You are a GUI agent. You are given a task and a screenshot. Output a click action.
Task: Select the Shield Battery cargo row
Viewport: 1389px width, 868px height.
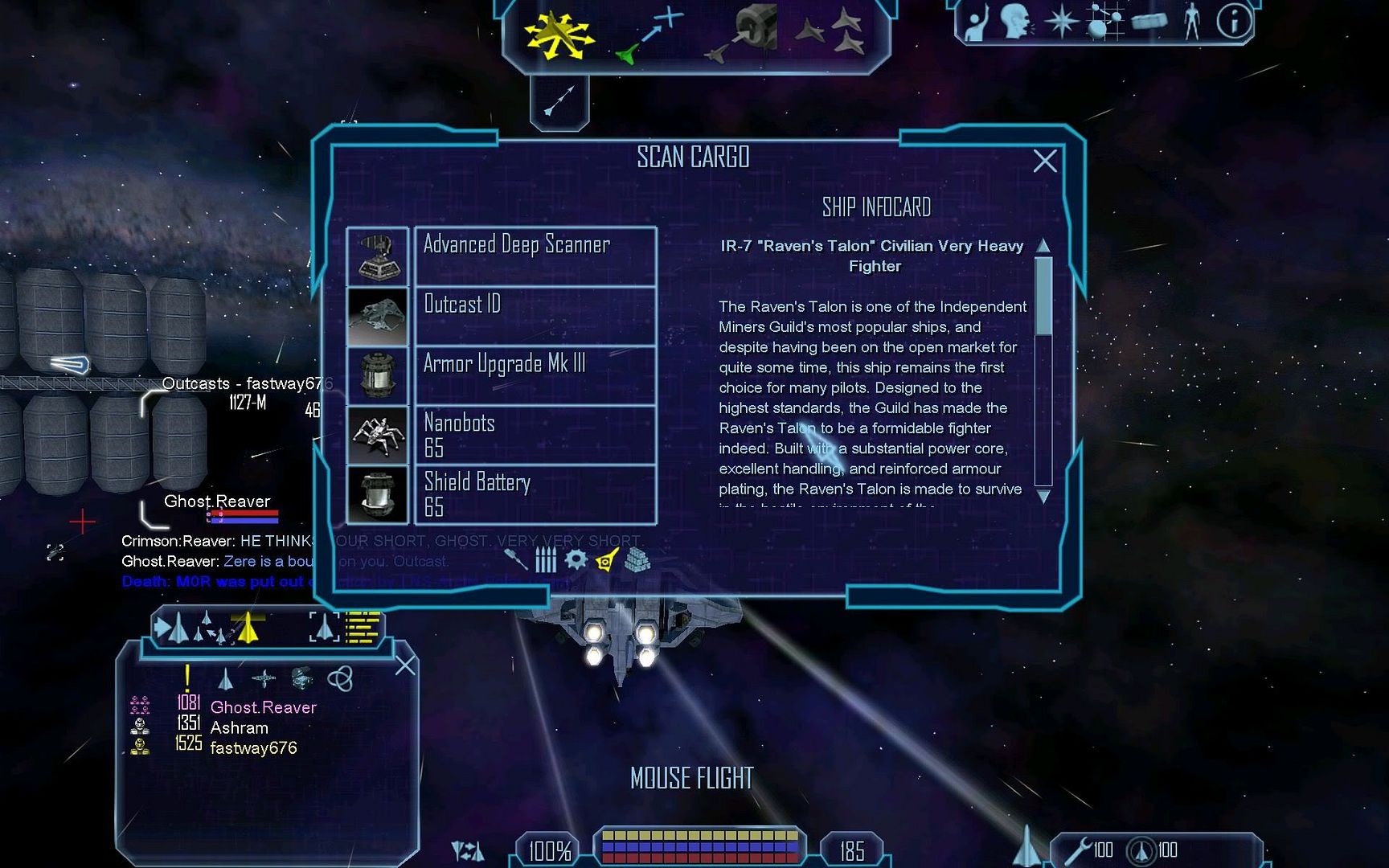coord(535,494)
